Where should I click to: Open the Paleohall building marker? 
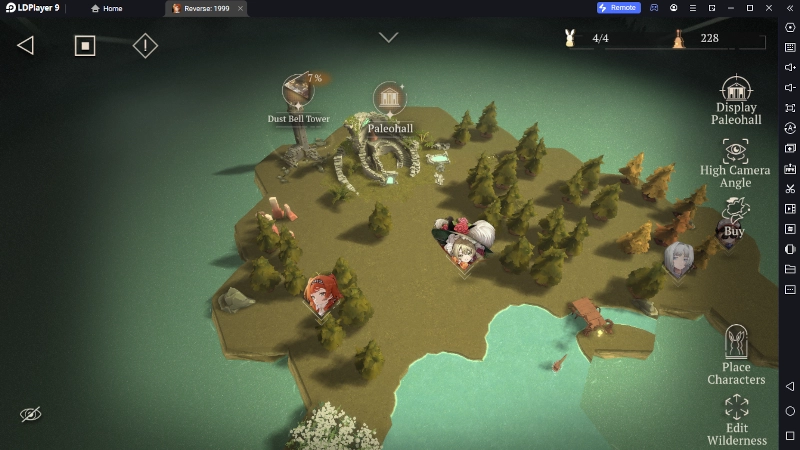(389, 100)
